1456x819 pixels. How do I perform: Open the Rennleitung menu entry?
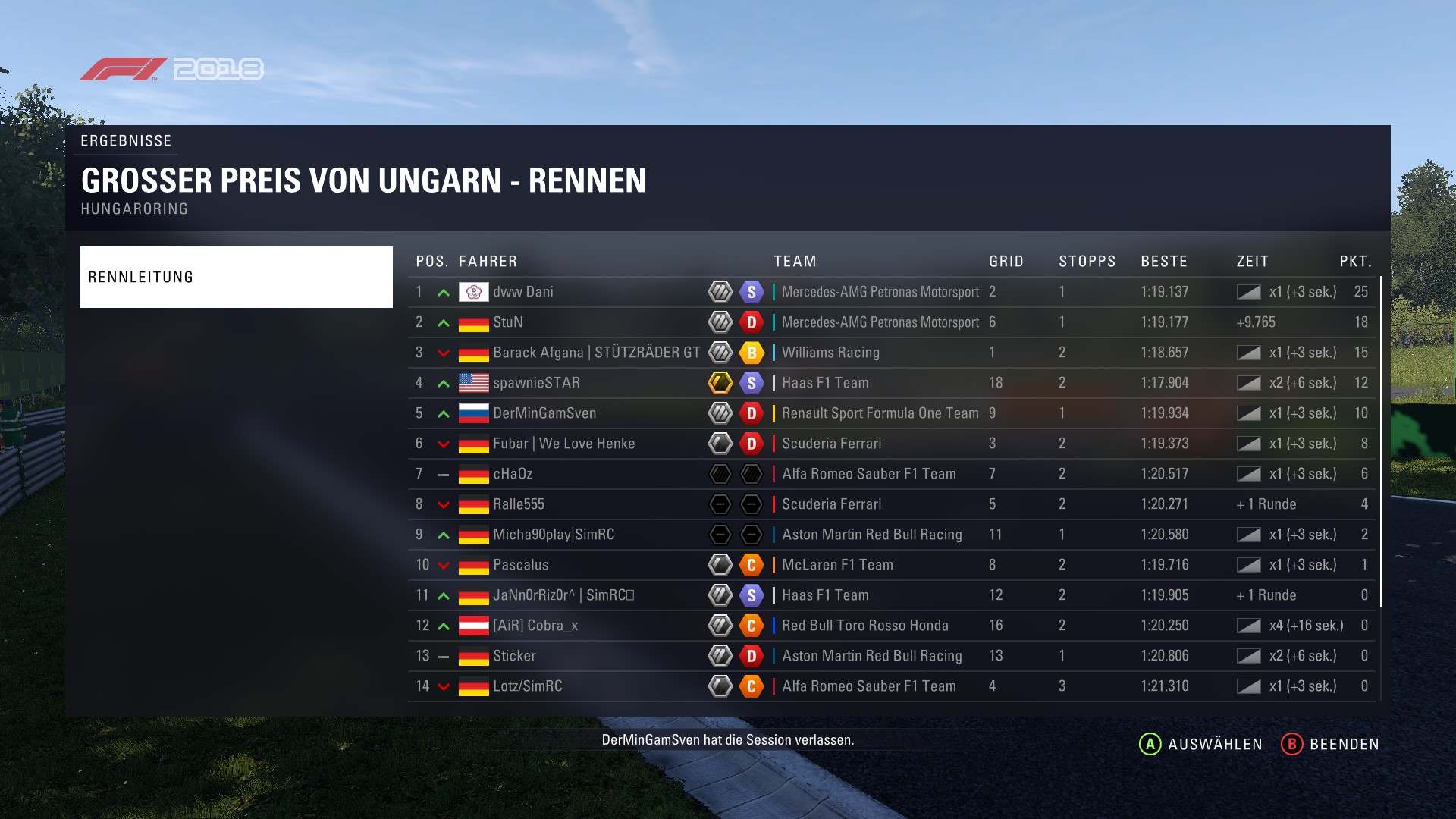(x=236, y=277)
